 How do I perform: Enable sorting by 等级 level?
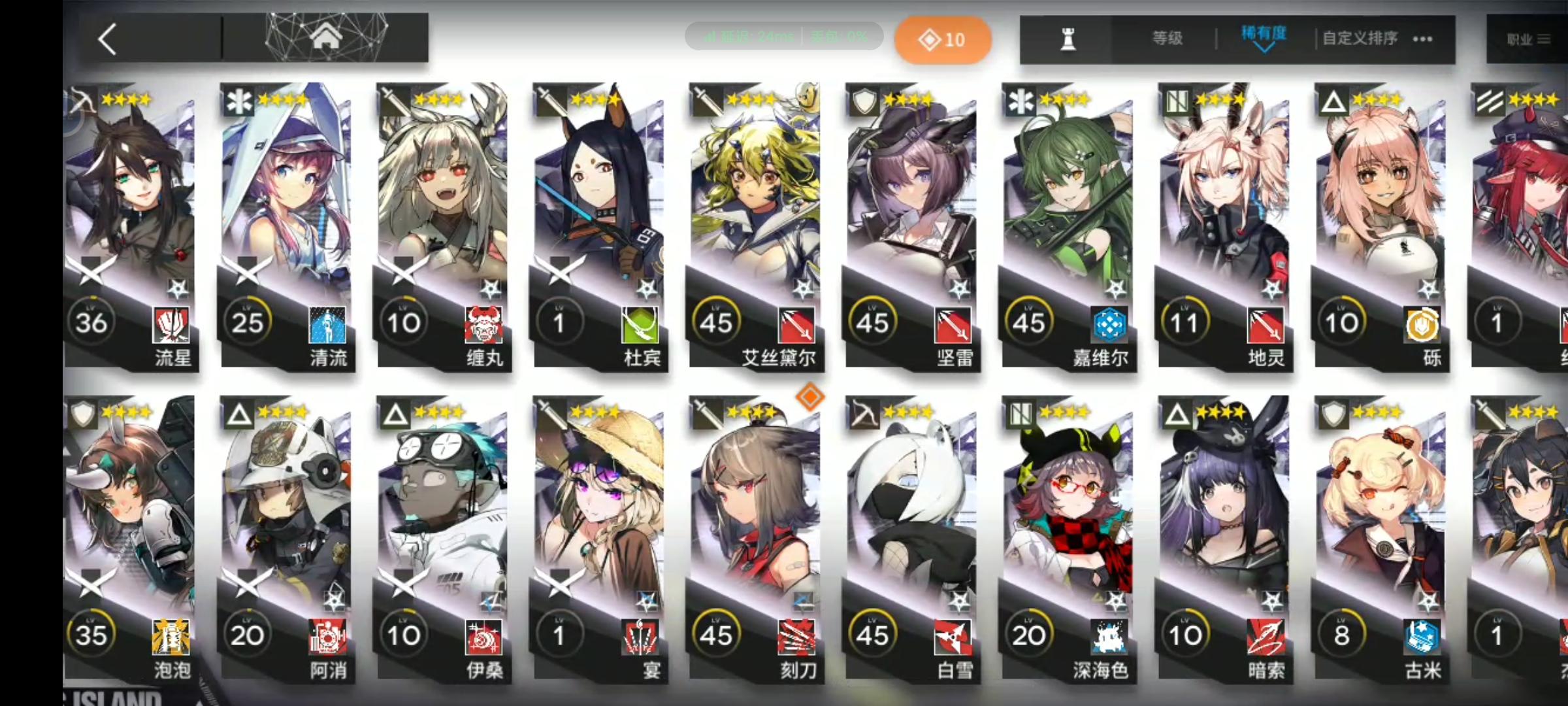coord(1169,38)
